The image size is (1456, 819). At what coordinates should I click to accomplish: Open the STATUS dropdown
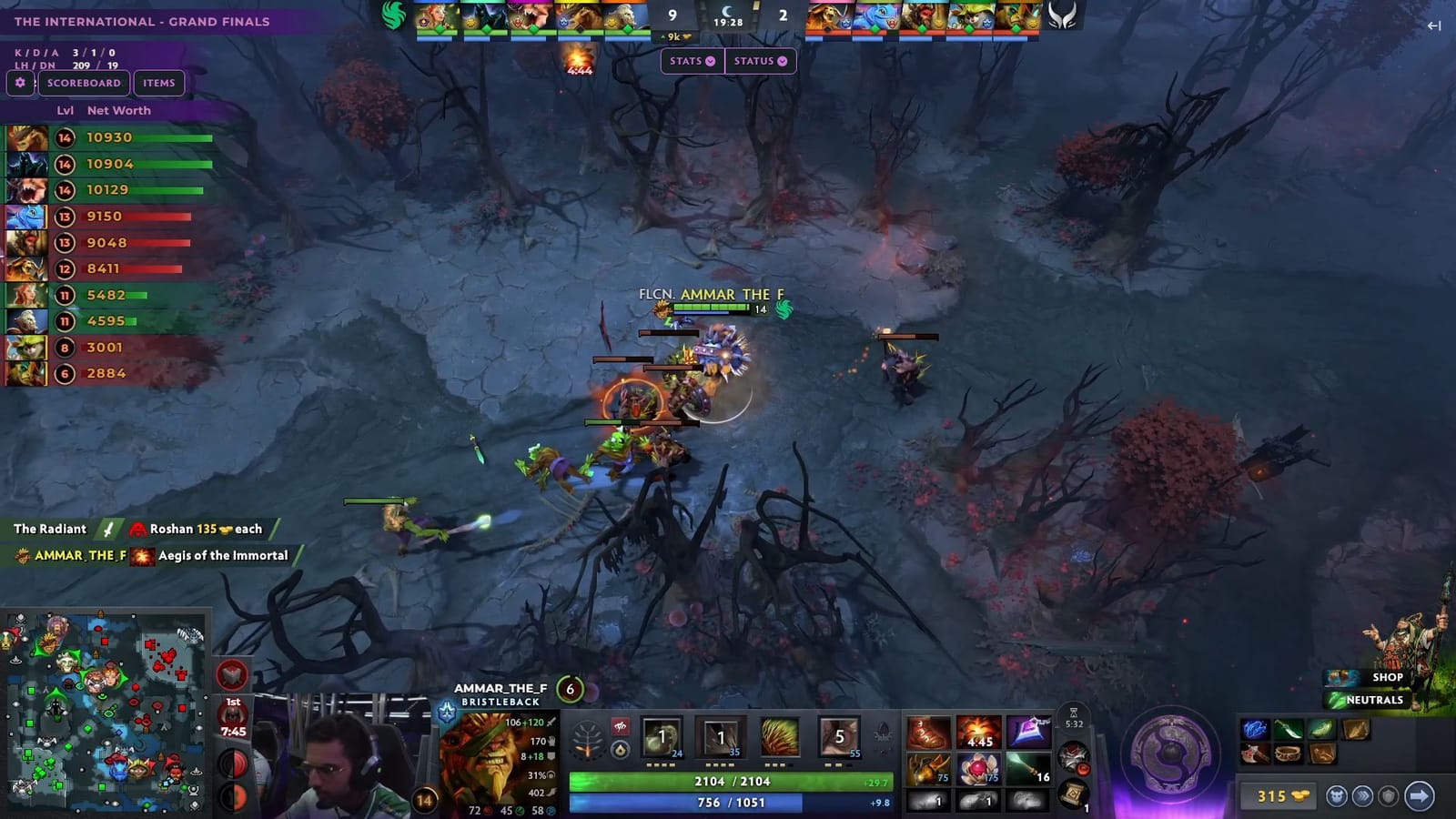pos(760,61)
